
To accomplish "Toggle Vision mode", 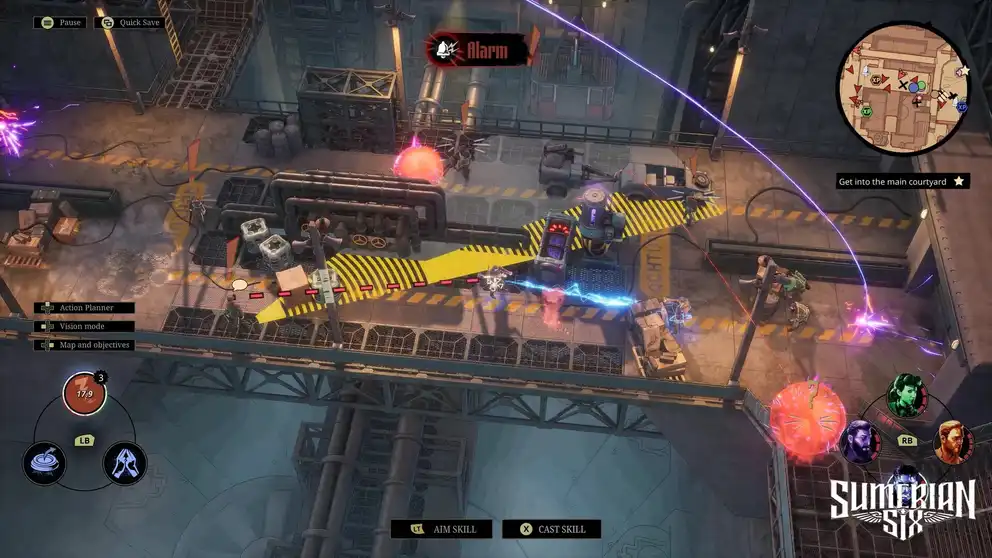I will click(84, 326).
